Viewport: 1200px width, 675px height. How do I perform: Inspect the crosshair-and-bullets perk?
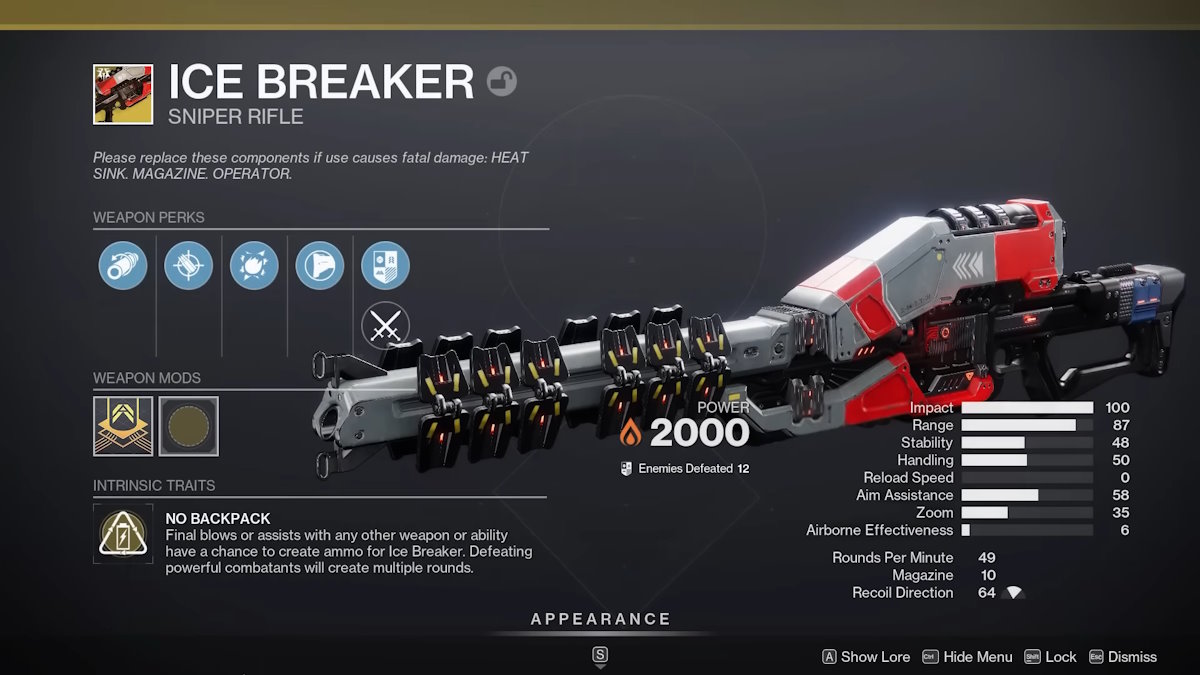click(189, 266)
